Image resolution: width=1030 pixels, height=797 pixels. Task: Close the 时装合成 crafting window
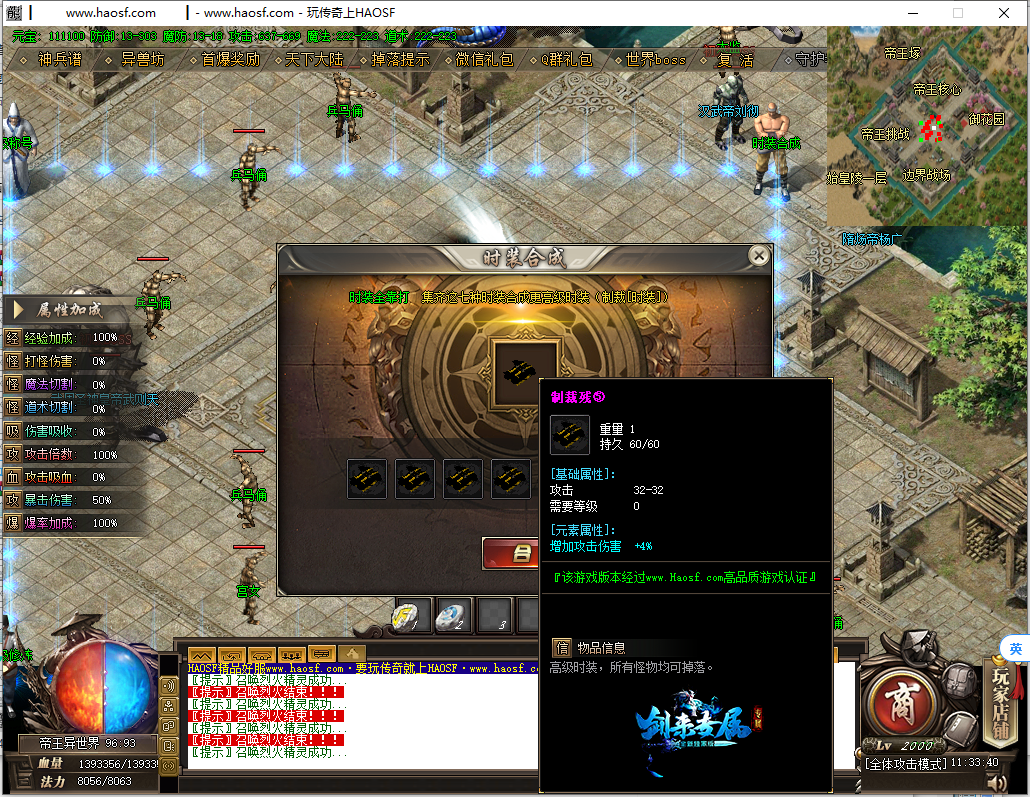[x=759, y=256]
